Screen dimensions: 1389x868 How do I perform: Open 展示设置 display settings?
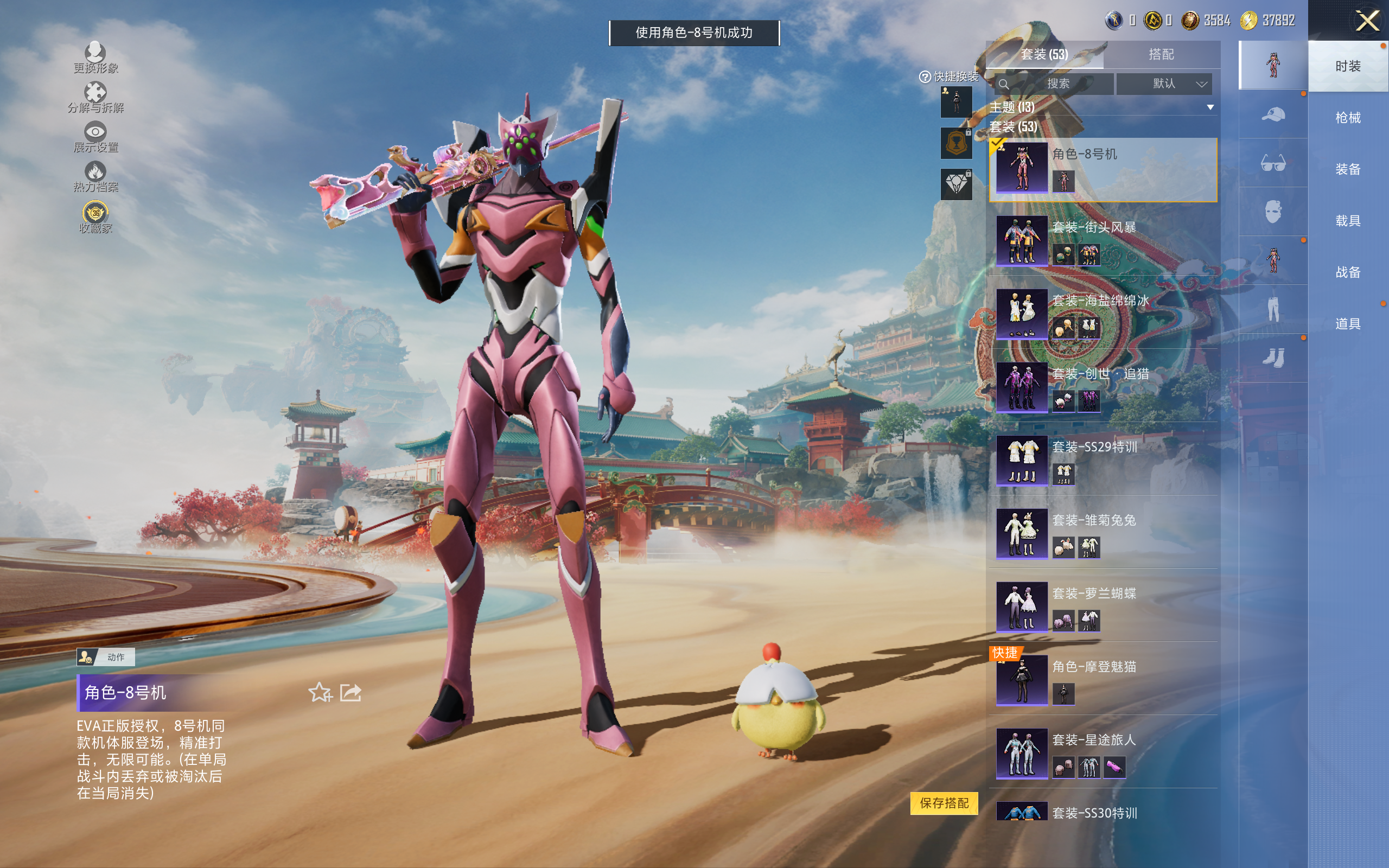pos(95,137)
